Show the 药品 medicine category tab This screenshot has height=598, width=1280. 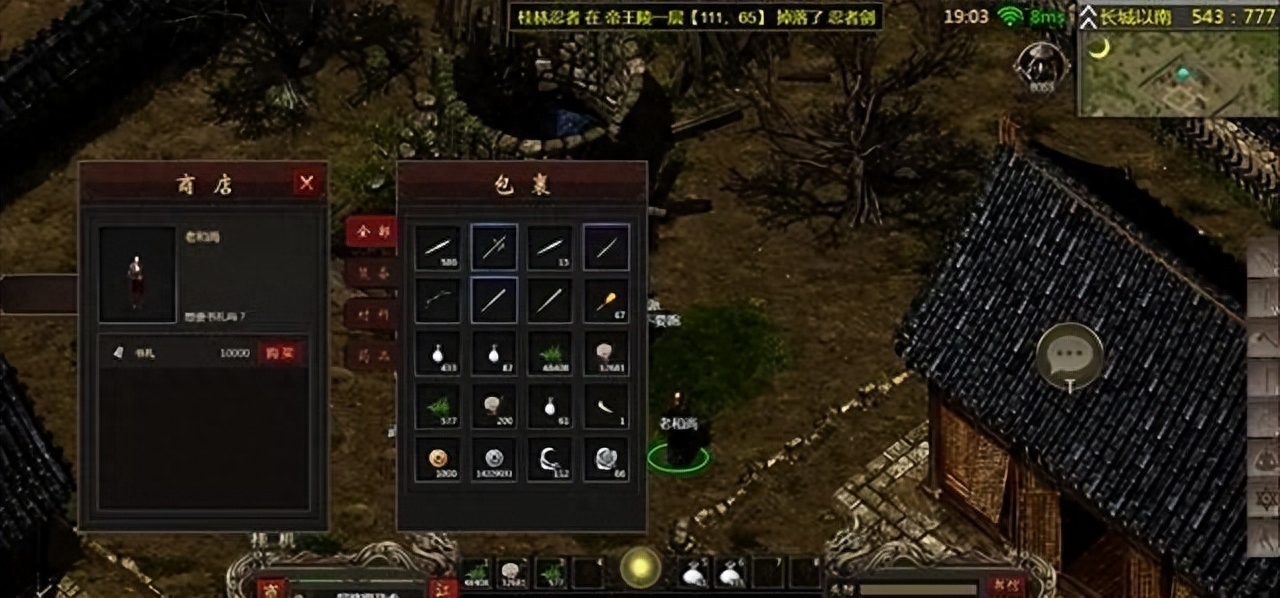click(x=370, y=355)
